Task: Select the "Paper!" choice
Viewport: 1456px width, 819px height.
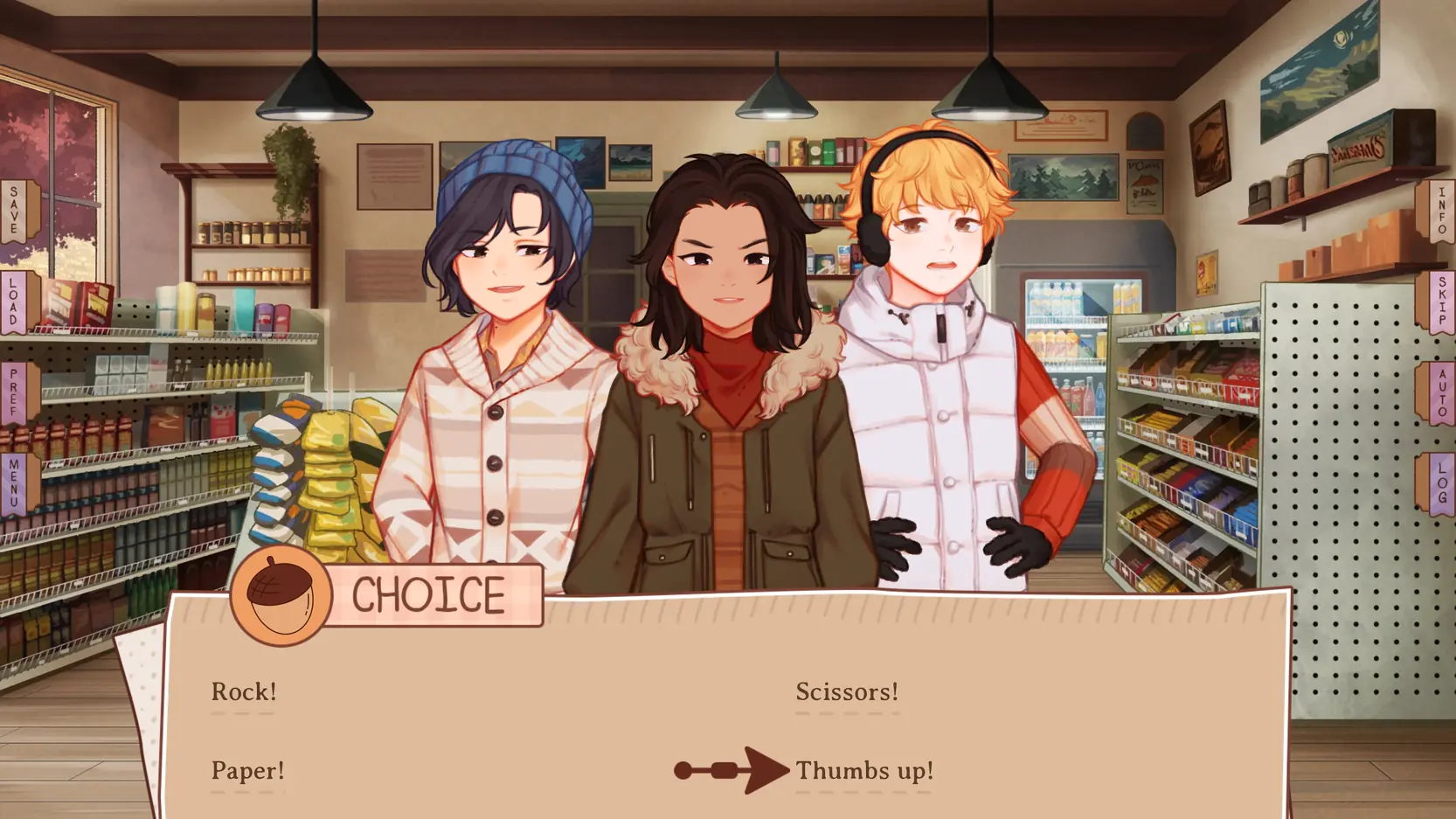Action: pos(247,771)
